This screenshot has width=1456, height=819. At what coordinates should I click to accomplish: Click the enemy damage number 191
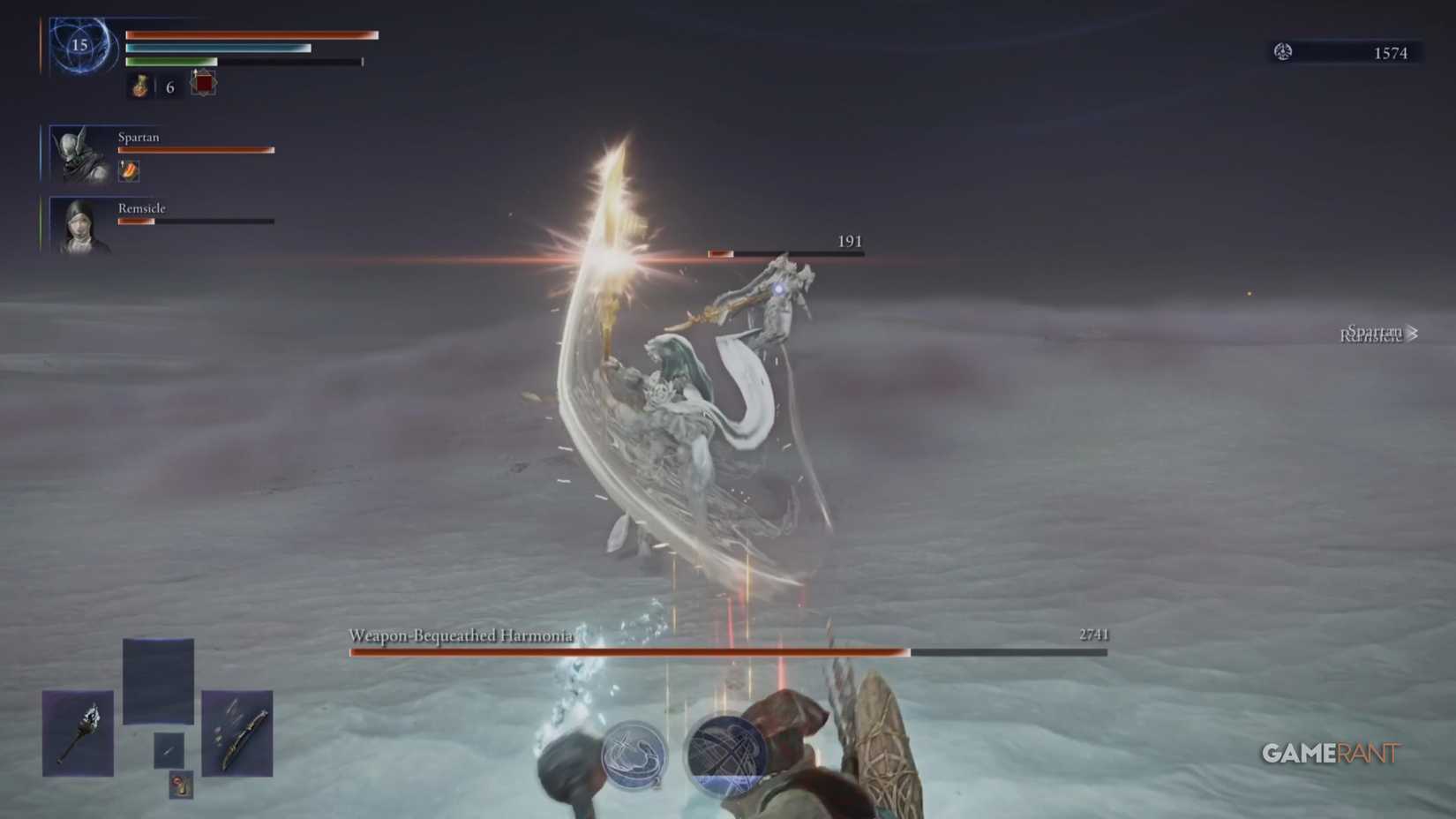848,240
